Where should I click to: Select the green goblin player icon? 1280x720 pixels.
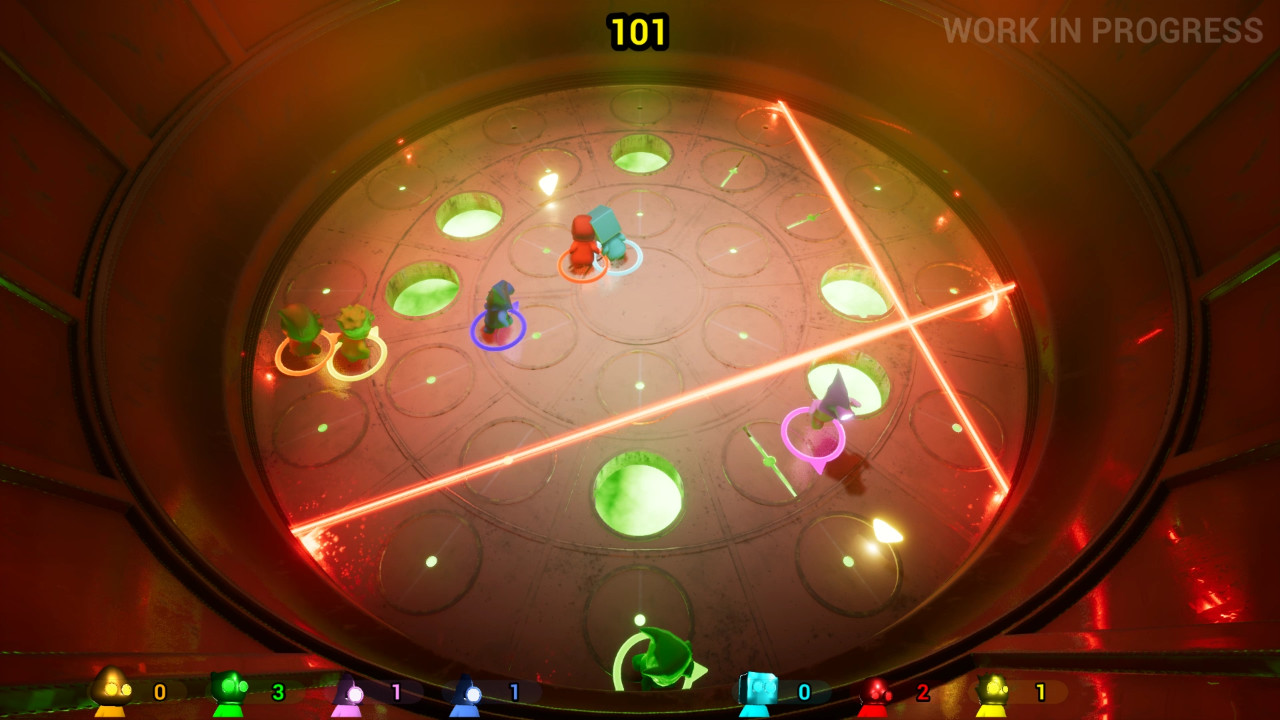pyautogui.click(x=228, y=690)
